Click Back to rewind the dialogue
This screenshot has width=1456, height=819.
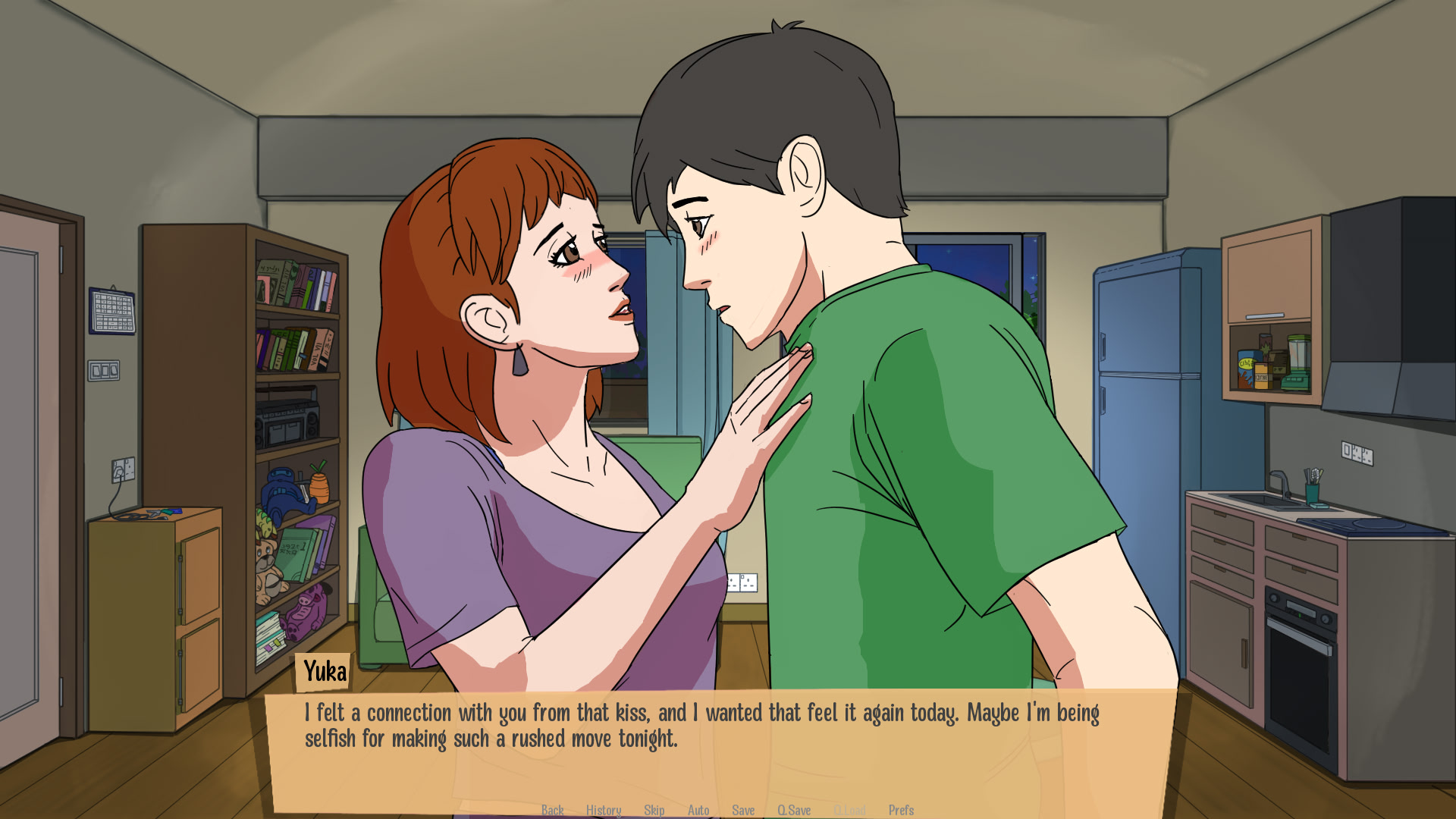coord(552,810)
